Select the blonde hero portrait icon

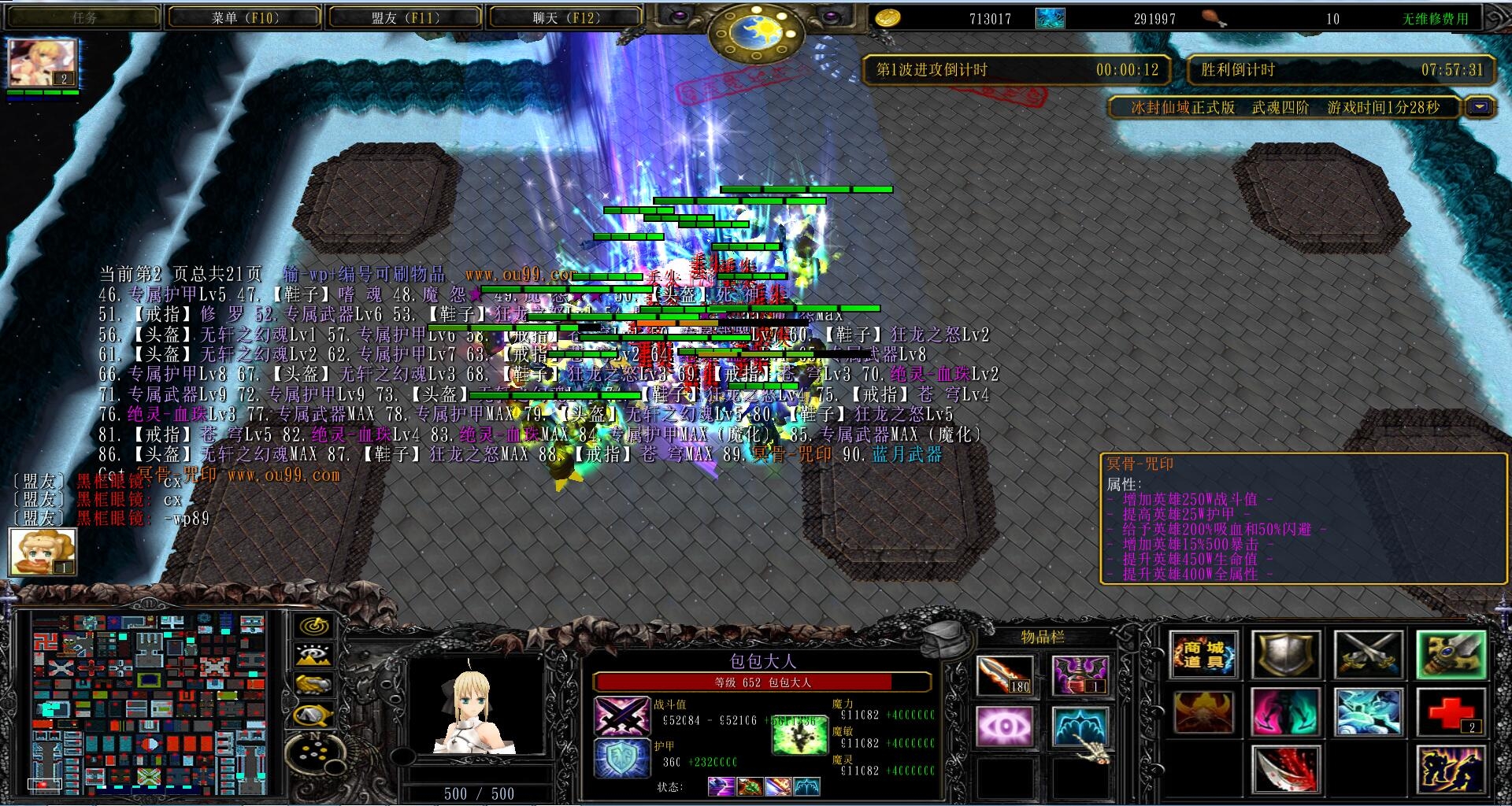pos(43,63)
